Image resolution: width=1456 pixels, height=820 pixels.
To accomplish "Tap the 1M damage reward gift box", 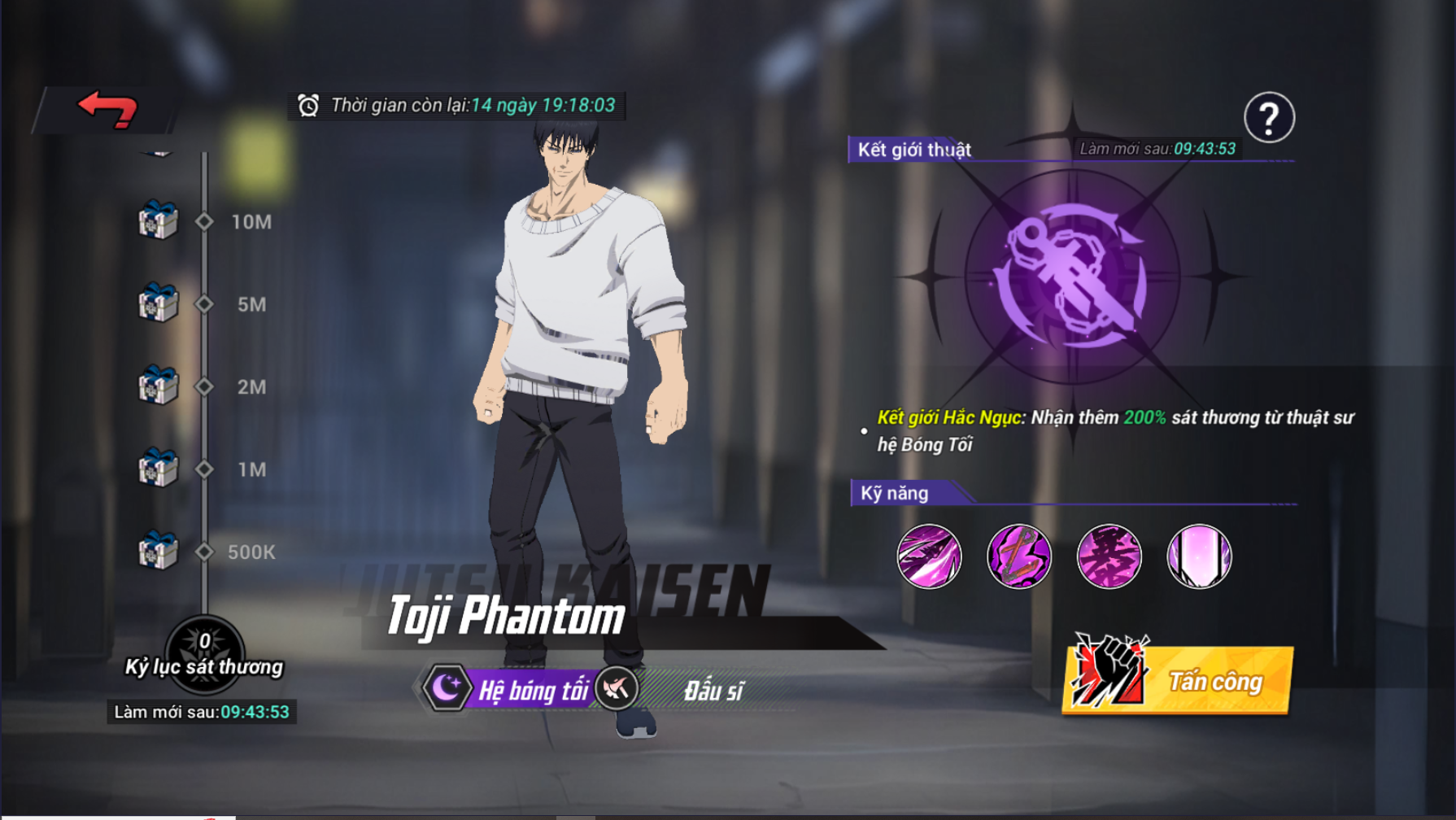I will [158, 469].
